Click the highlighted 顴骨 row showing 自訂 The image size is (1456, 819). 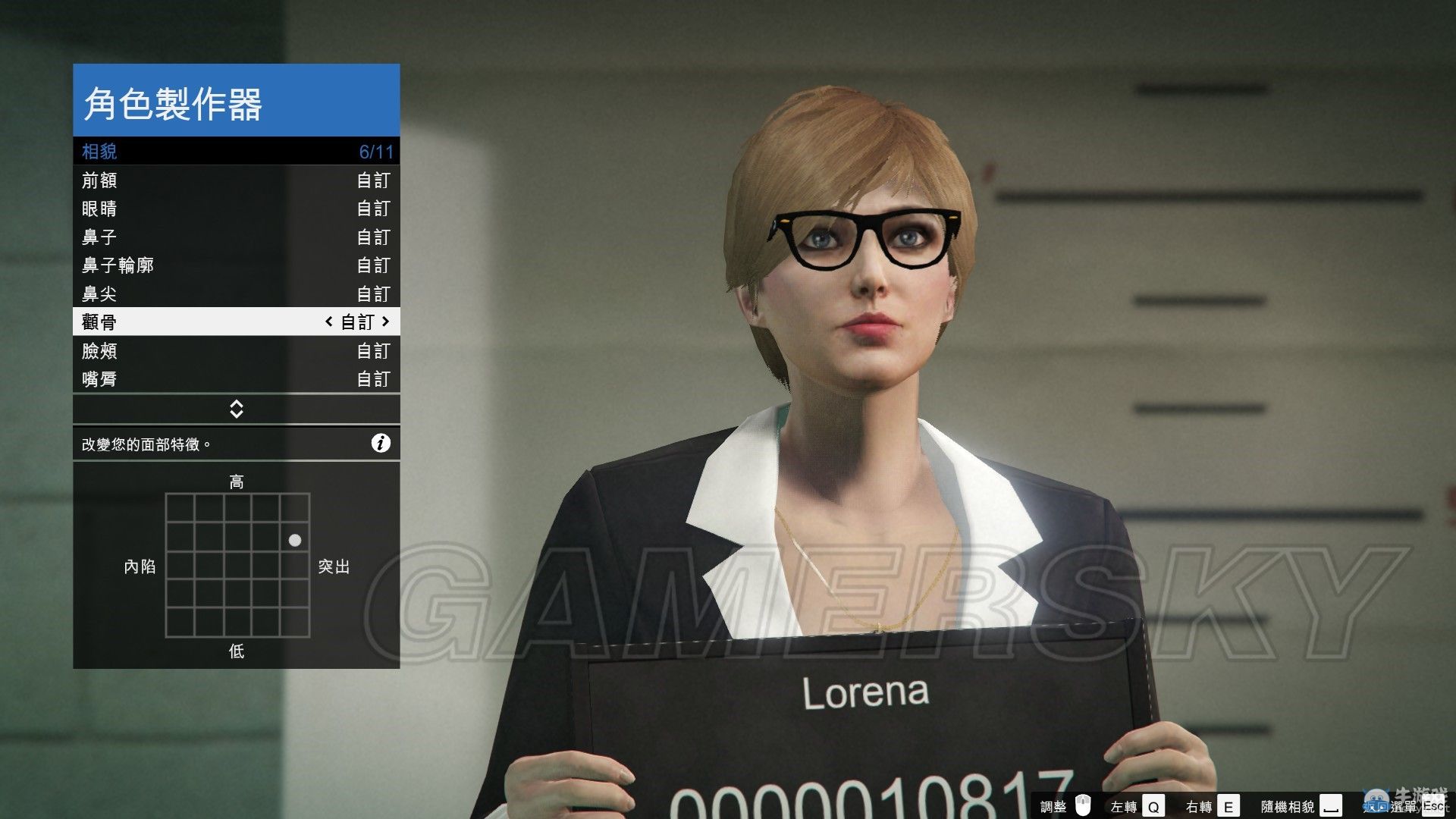[236, 322]
